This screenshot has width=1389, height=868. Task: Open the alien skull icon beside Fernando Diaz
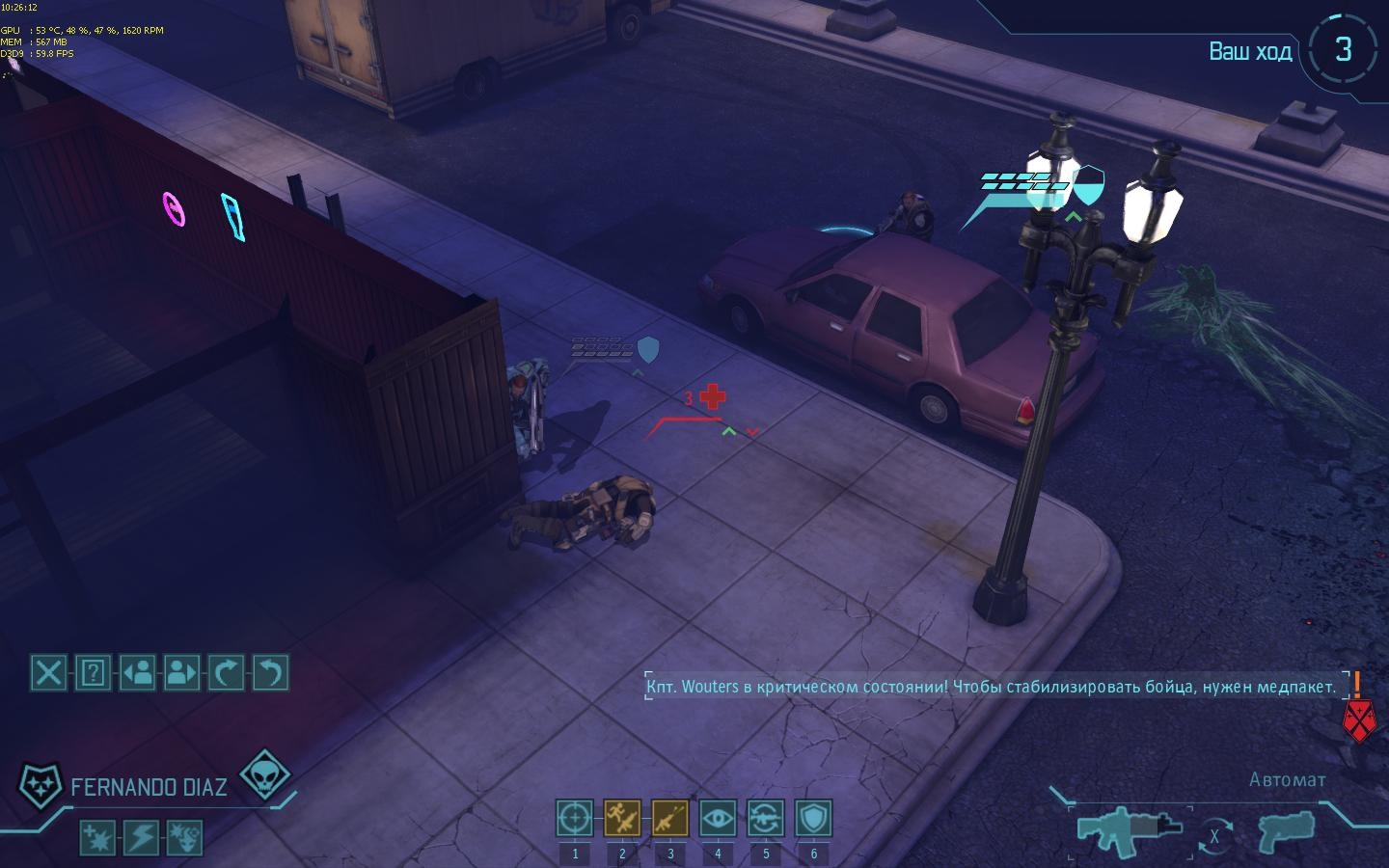coord(262,775)
